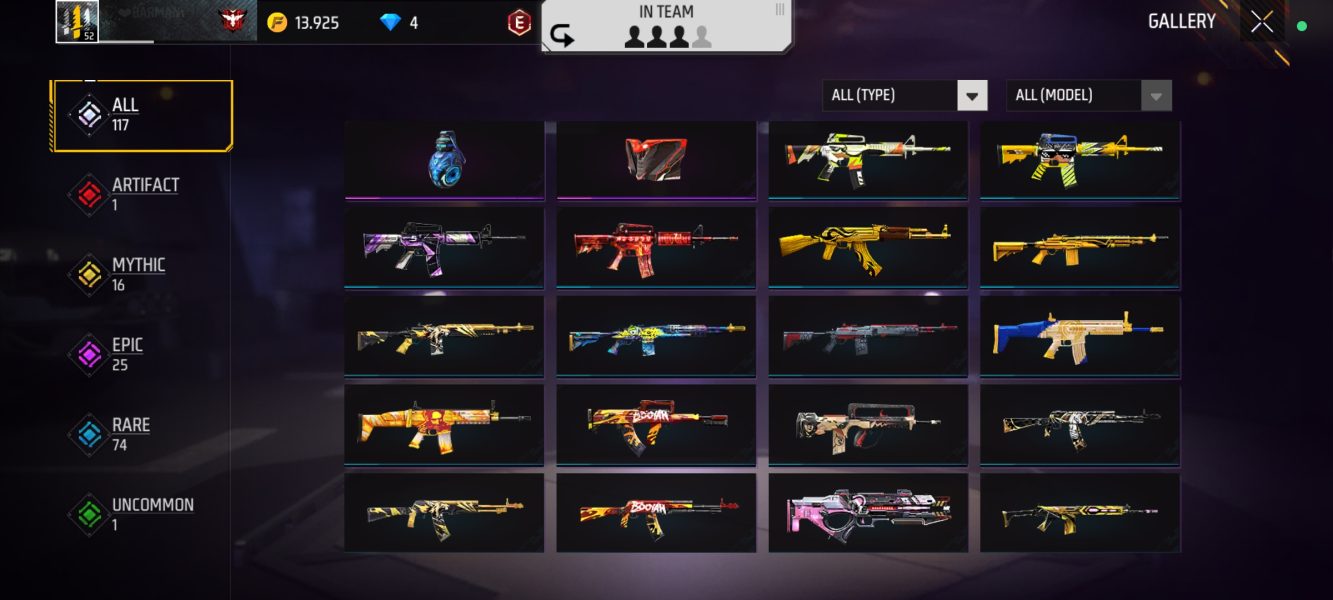This screenshot has height=600, width=1333.
Task: Choose the pink futuristic rifle skin
Action: pyautogui.click(x=867, y=511)
